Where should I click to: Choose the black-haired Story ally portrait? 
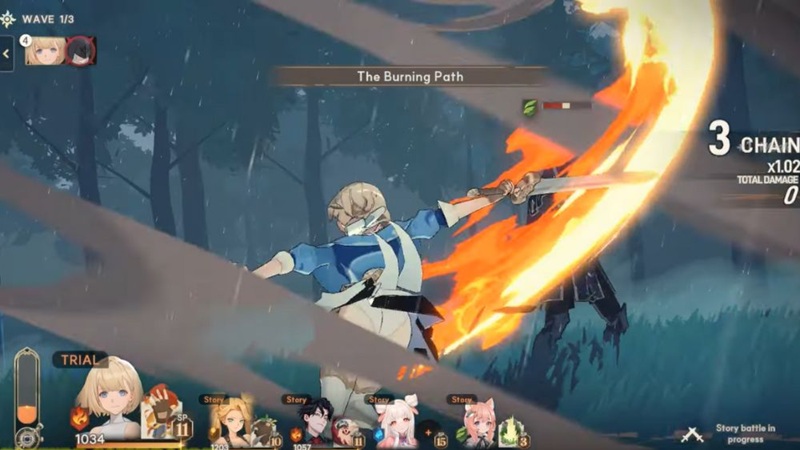point(314,423)
